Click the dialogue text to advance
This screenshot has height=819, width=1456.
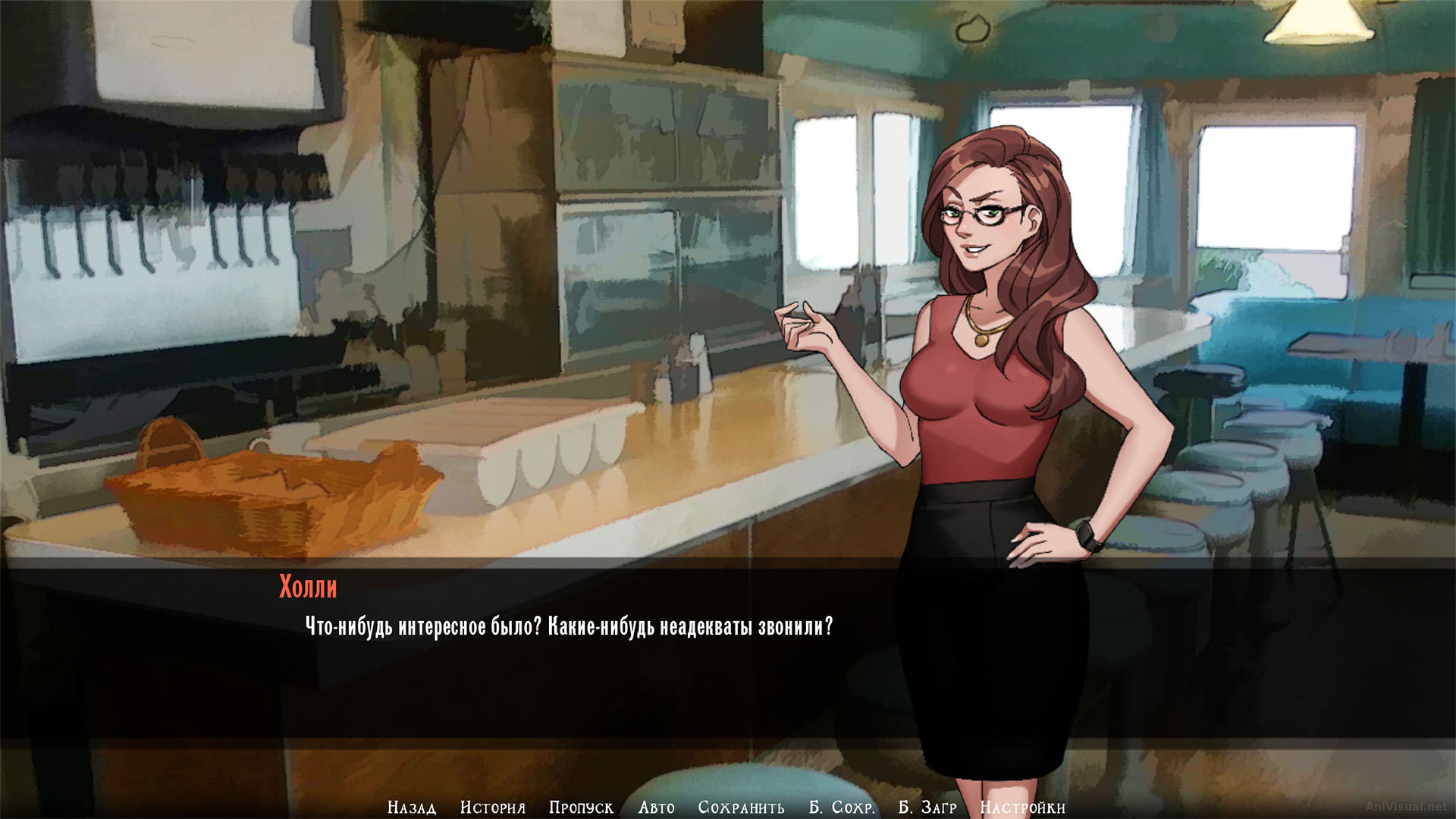tap(569, 626)
